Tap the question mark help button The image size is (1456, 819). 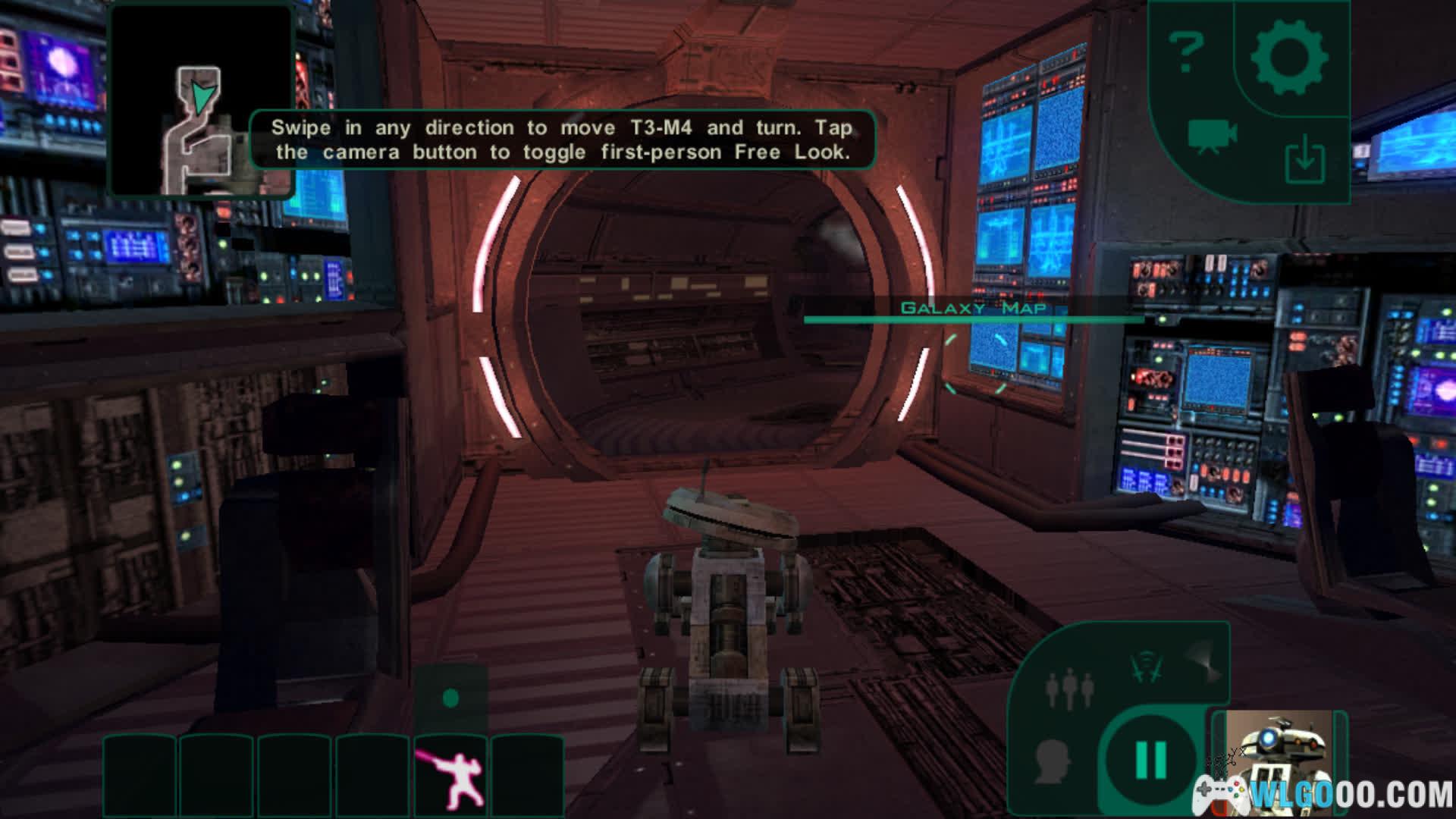[x=1186, y=52]
